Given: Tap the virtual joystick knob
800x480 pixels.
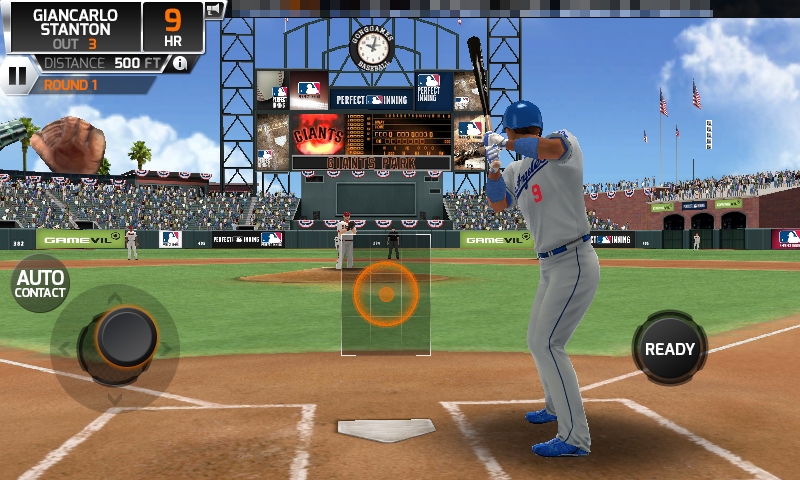Looking at the screenshot, I should (126, 336).
